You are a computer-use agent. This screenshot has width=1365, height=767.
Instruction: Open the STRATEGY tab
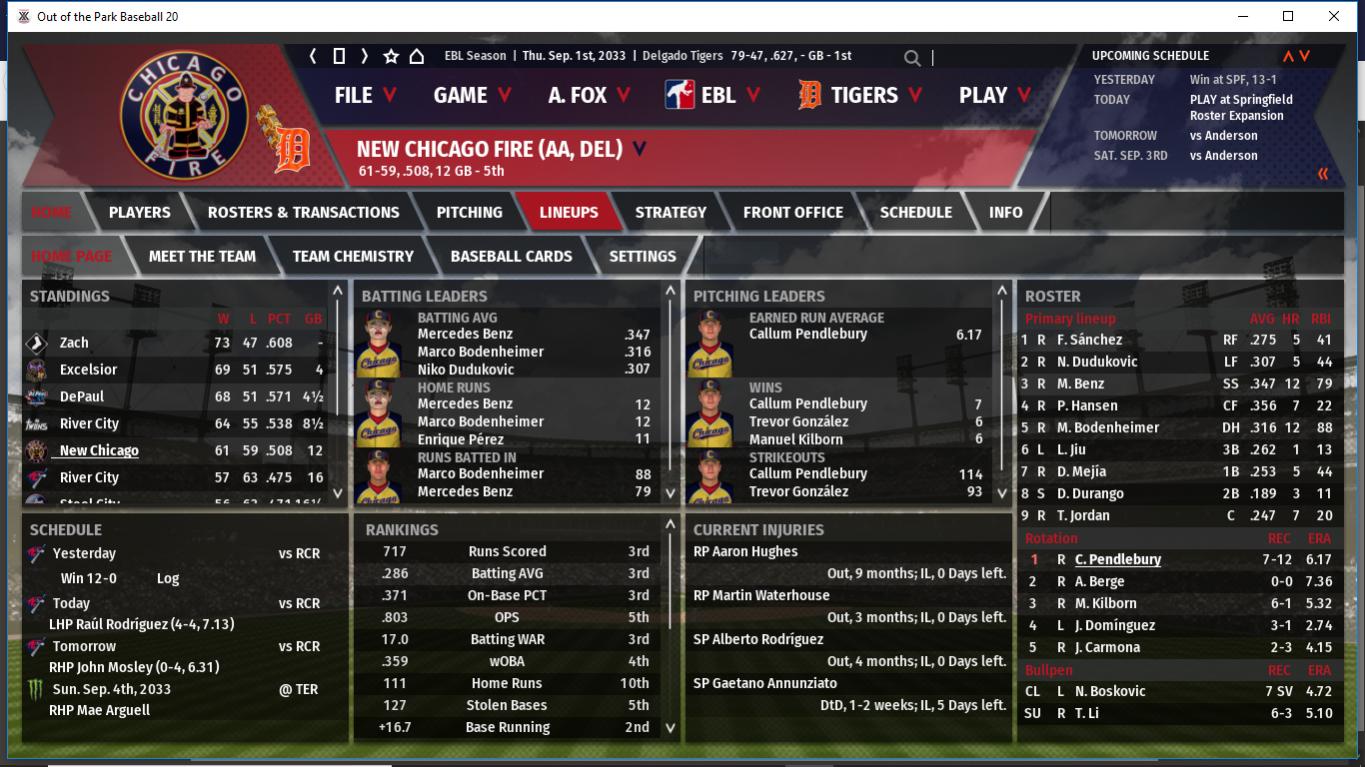pos(670,212)
